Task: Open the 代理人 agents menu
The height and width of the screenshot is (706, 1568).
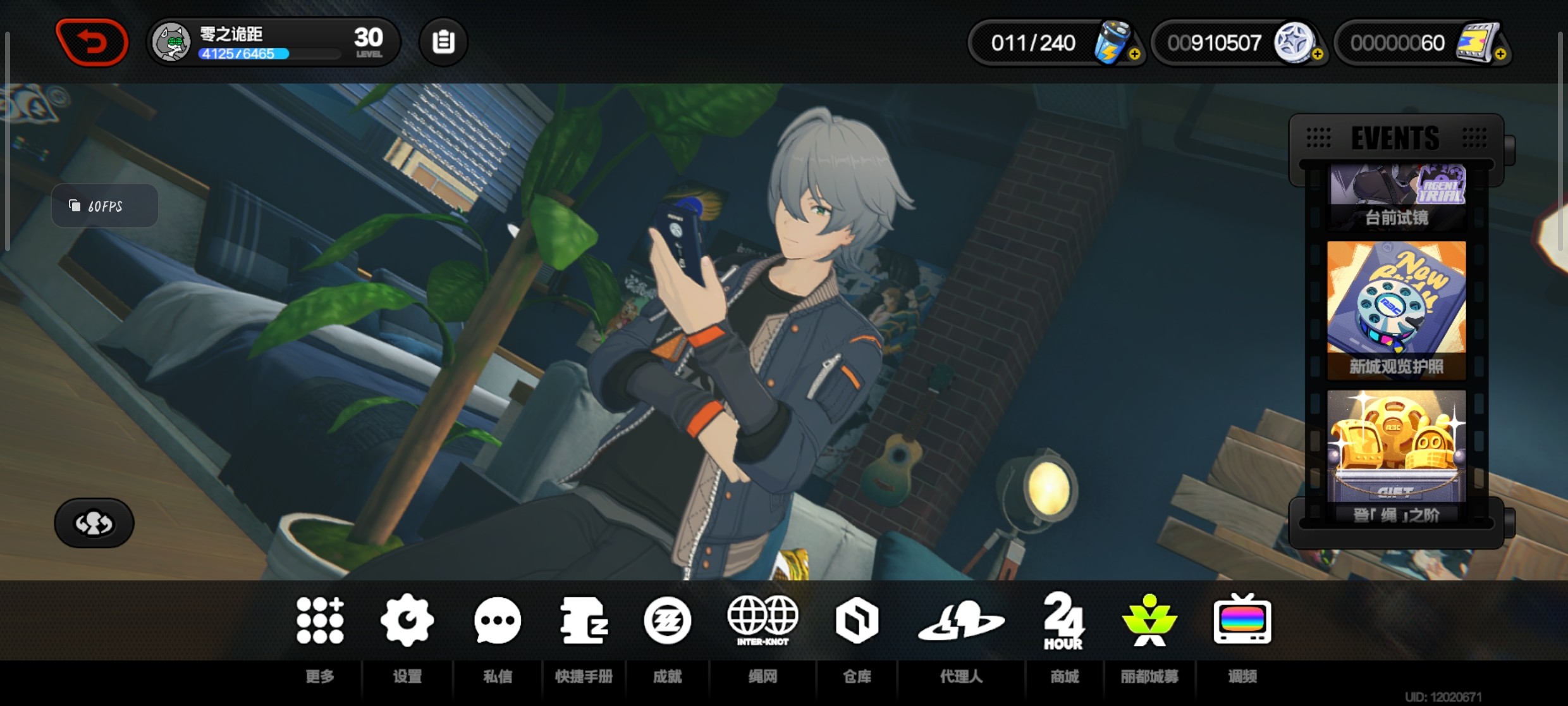Action: [x=961, y=621]
